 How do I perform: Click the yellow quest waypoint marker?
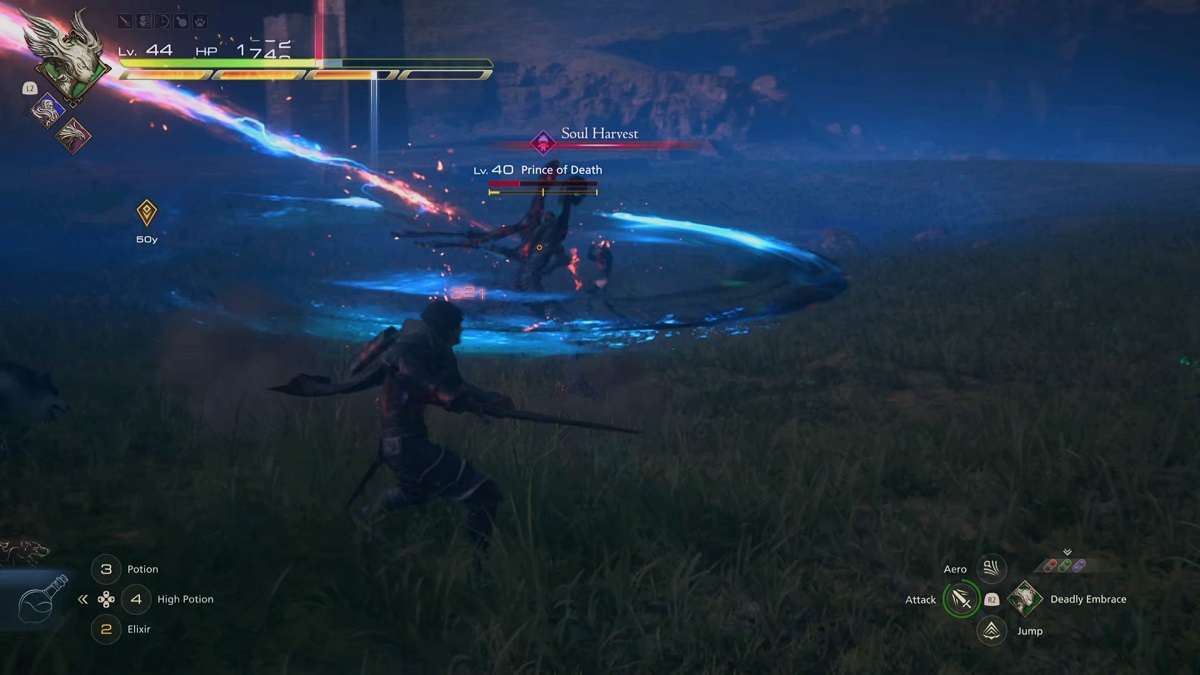pyautogui.click(x=147, y=212)
